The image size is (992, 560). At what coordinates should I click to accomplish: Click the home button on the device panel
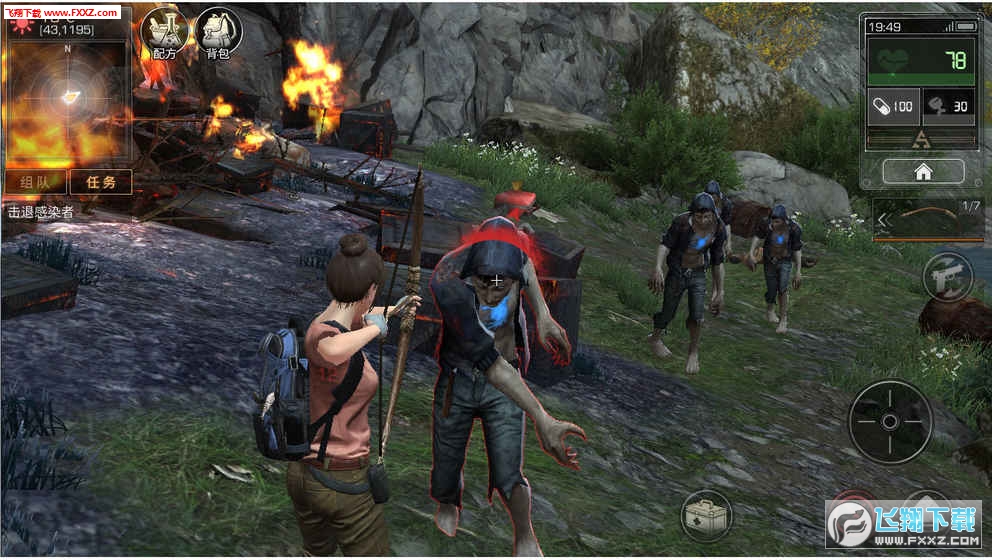click(923, 172)
